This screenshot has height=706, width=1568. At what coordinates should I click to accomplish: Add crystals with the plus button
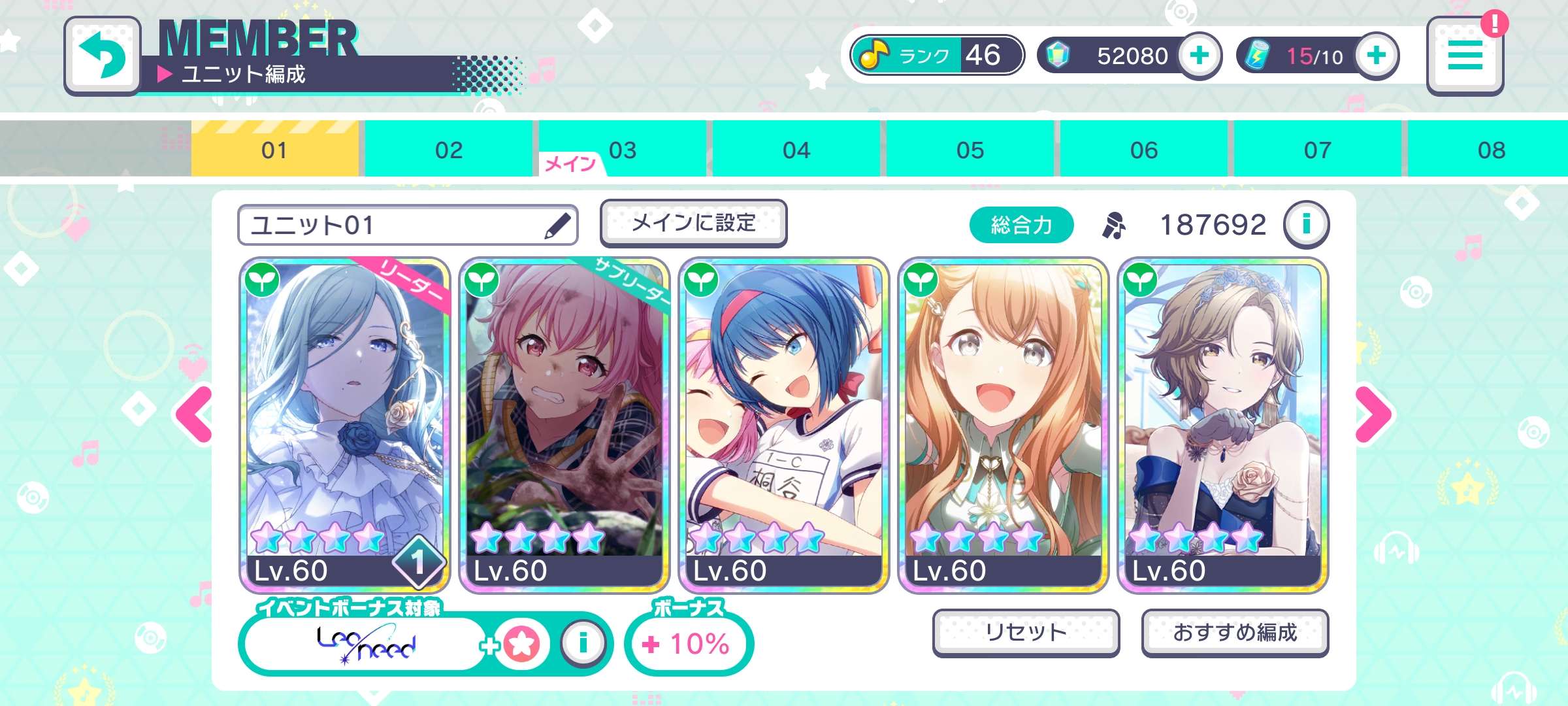coord(1199,56)
